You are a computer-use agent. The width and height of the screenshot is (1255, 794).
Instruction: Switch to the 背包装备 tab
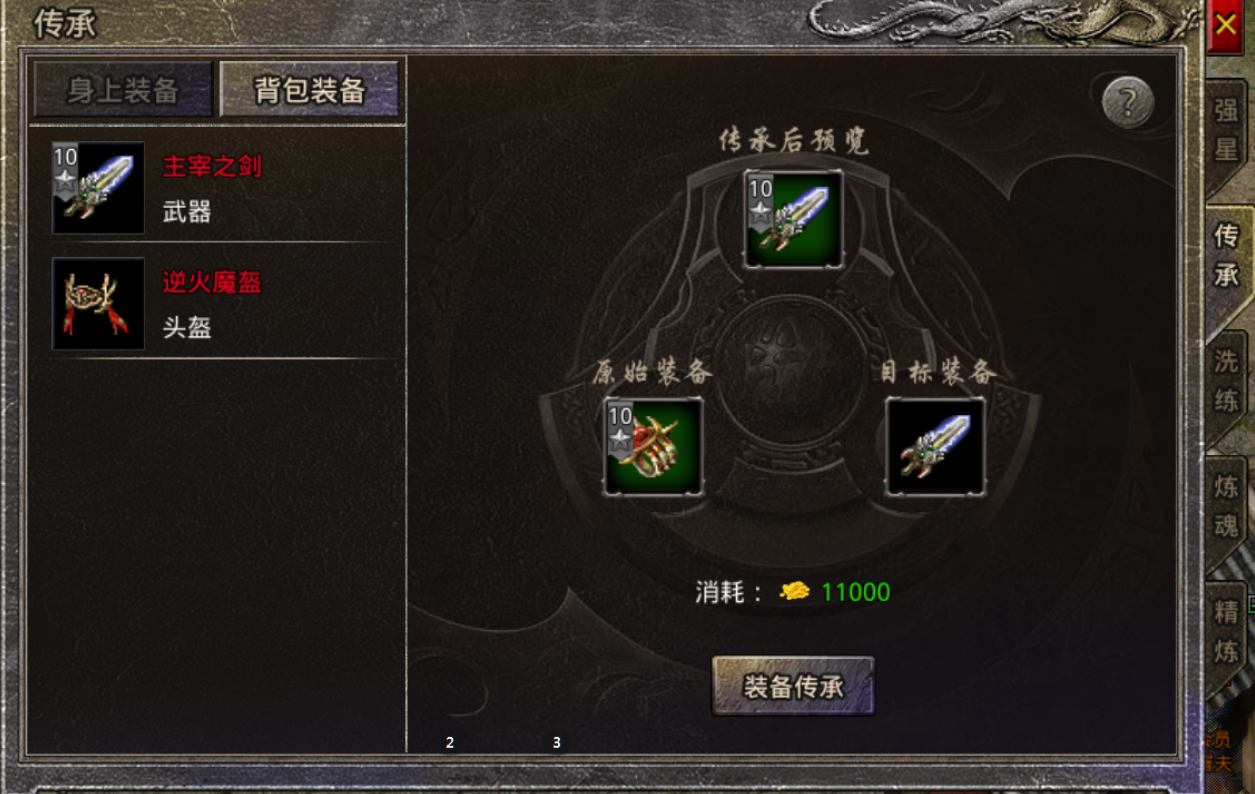(x=309, y=91)
